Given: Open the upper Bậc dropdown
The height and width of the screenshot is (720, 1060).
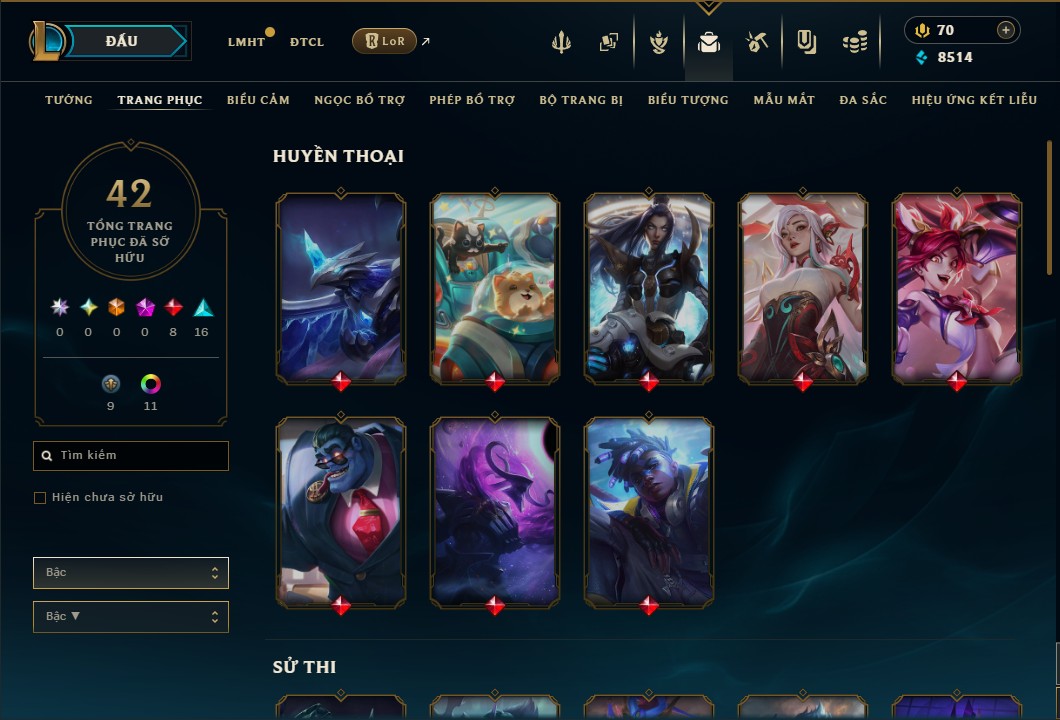Looking at the screenshot, I should [x=131, y=573].
